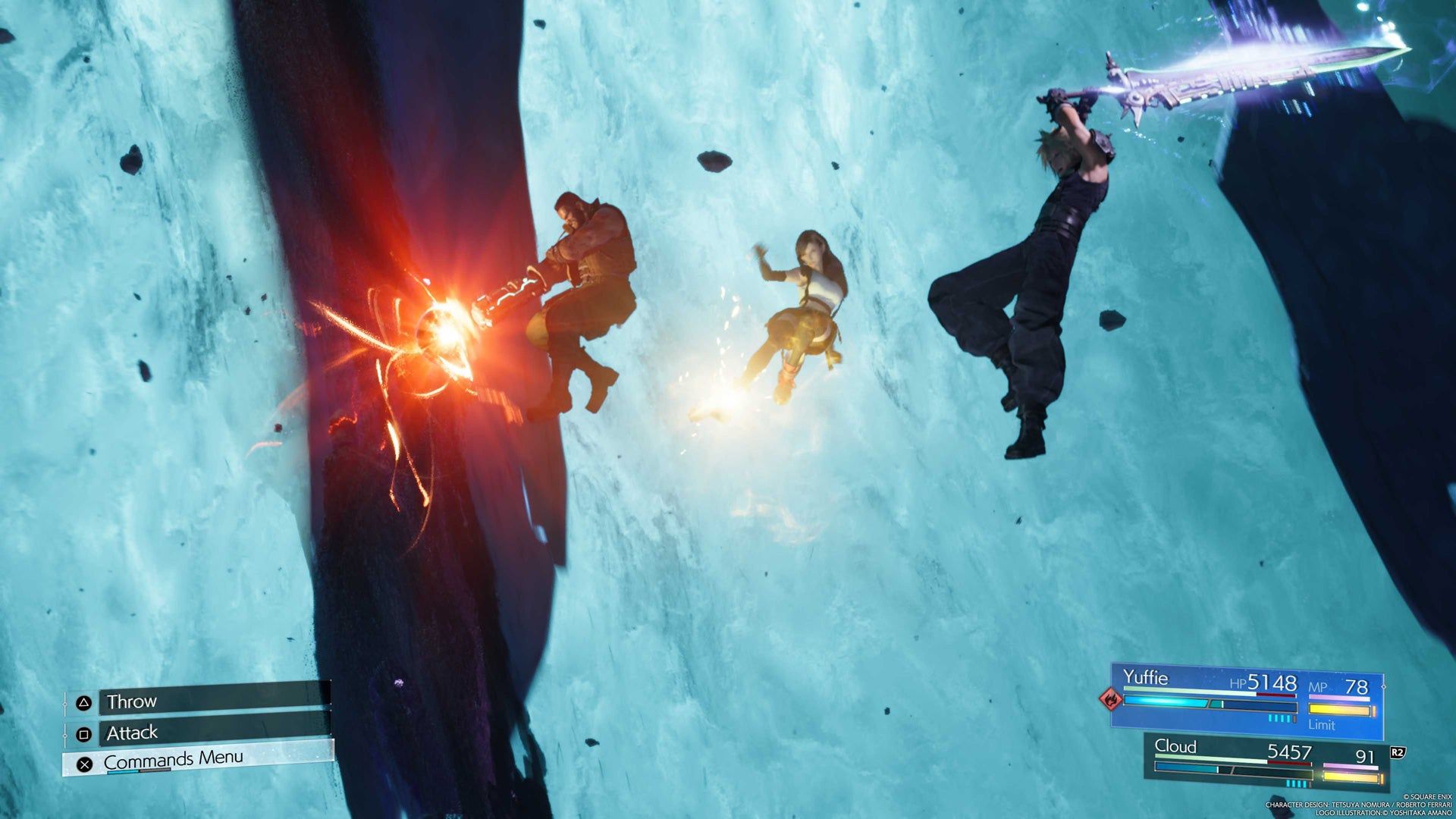Screen dimensions: 1456x819
Task: Click the Limit label on Yuffie's panel
Action: (1322, 724)
